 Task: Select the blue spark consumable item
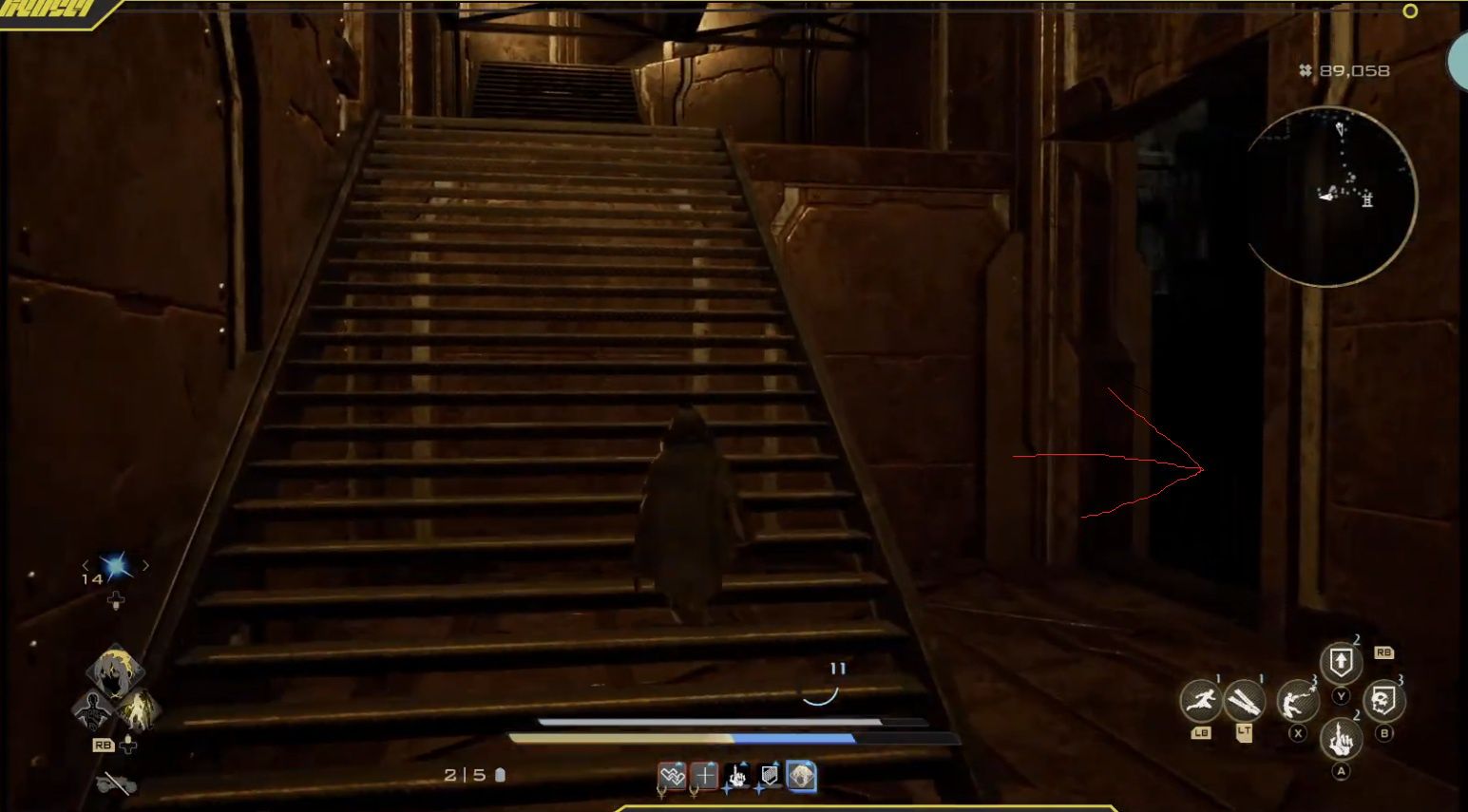point(117,567)
